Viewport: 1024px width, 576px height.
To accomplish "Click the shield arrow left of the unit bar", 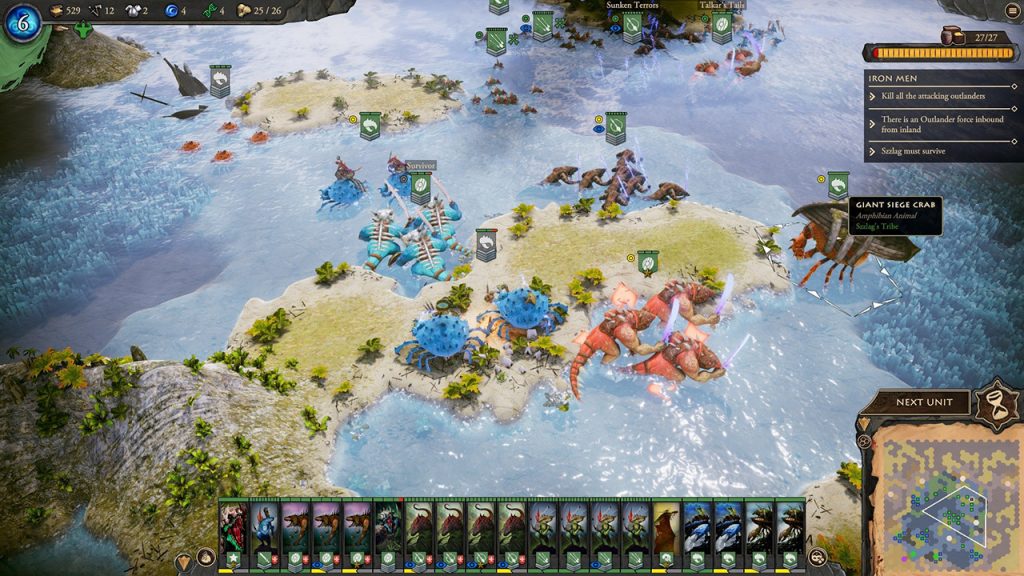I will tap(184, 558).
